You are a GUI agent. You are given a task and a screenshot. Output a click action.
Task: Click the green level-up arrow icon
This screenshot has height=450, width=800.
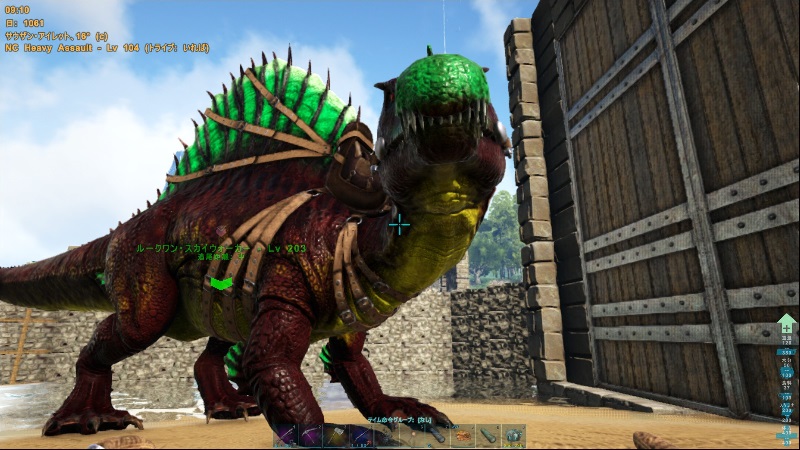787,323
